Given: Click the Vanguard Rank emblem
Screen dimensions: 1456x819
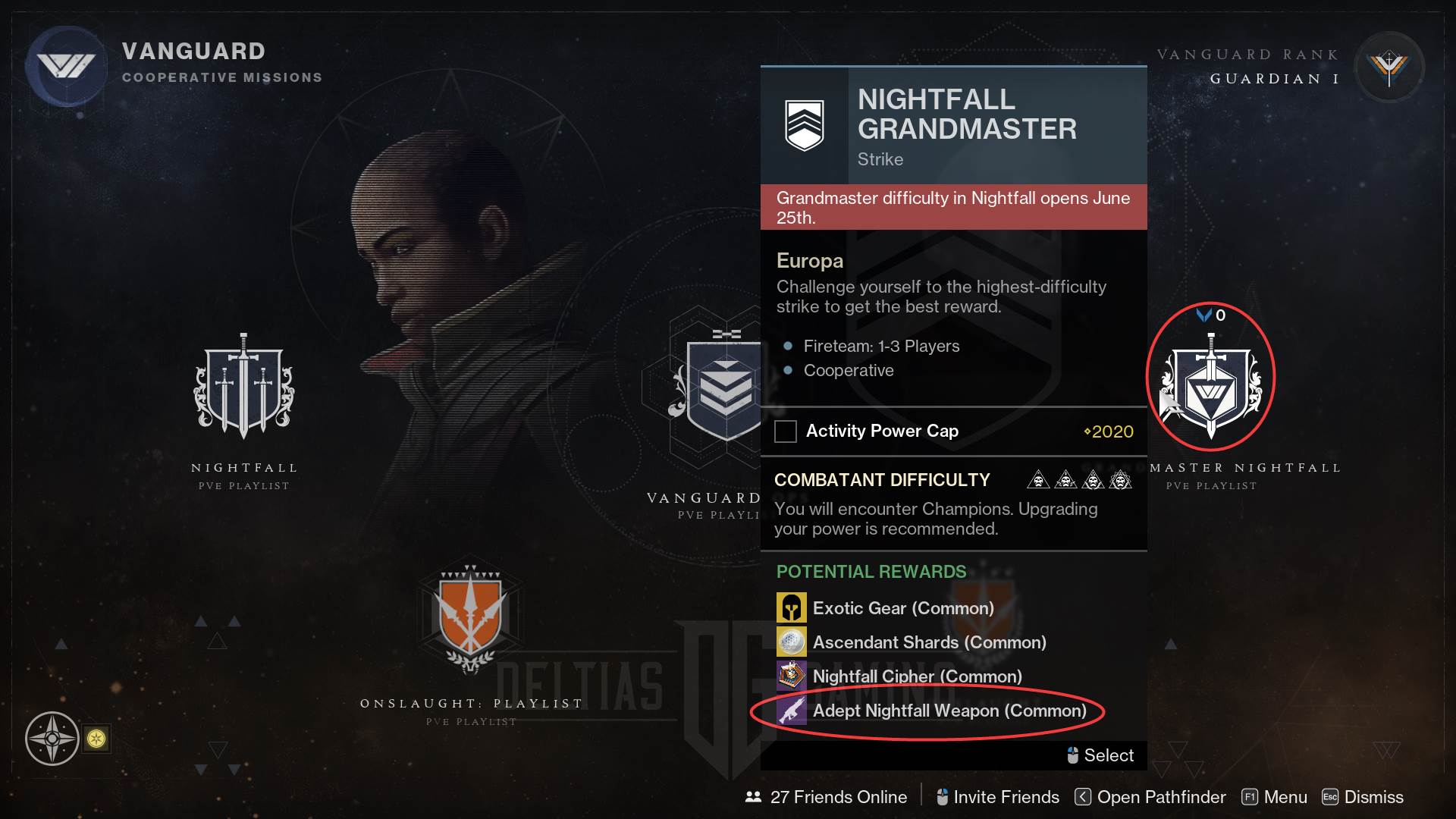Looking at the screenshot, I should [x=1389, y=68].
